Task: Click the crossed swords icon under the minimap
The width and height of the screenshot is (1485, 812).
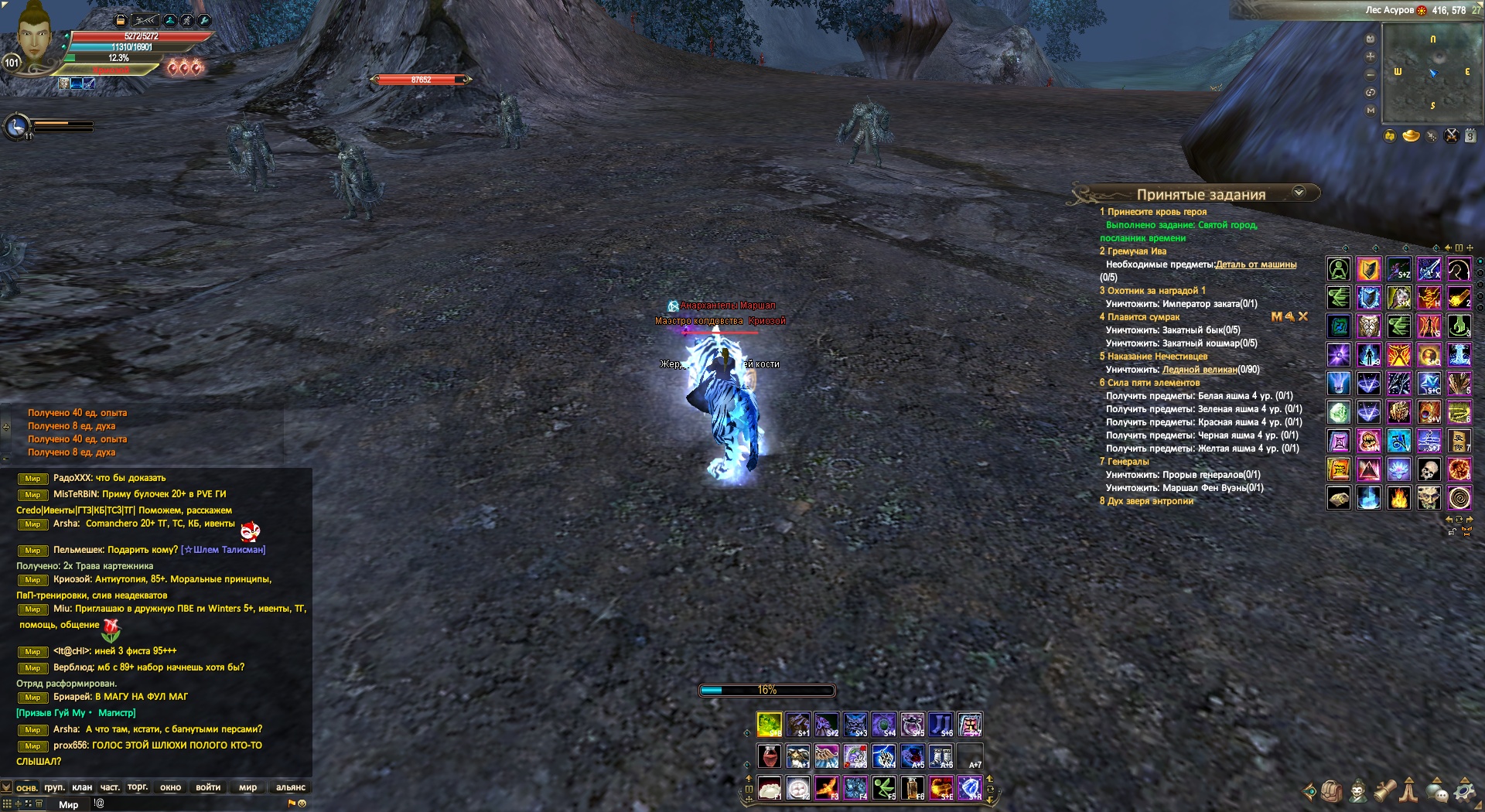Action: coord(1451,136)
